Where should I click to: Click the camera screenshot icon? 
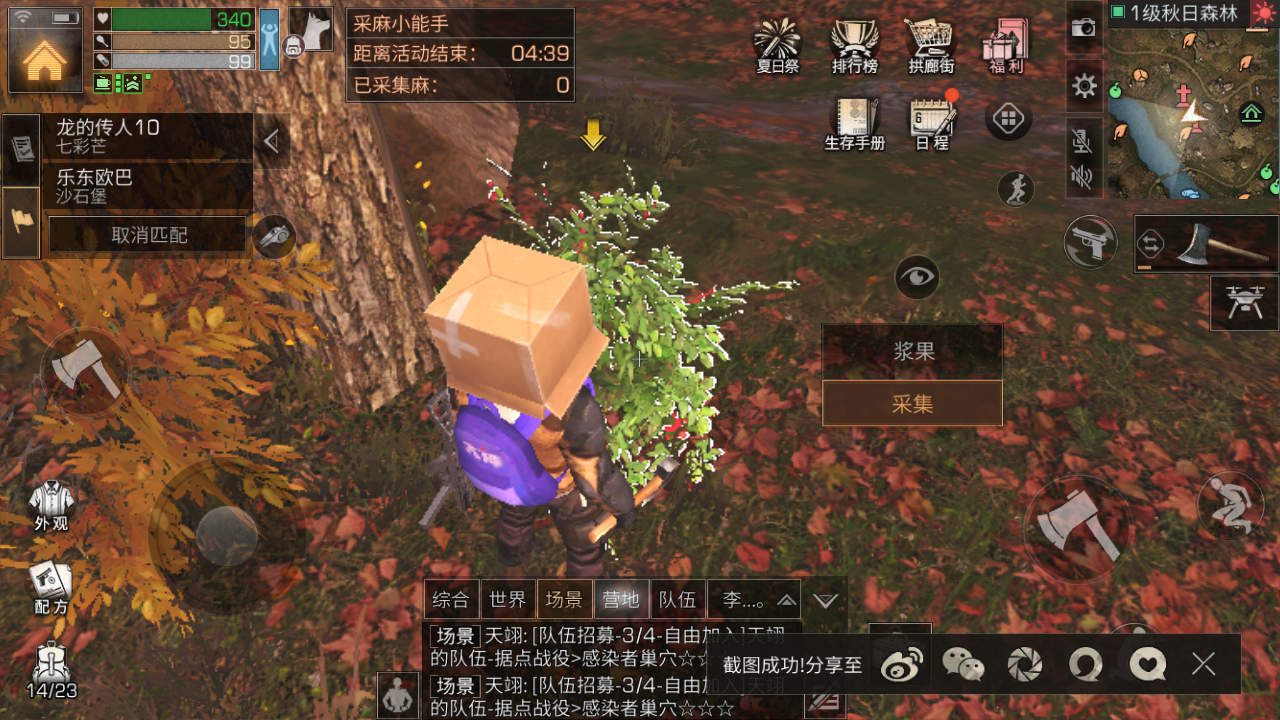click(x=1084, y=27)
